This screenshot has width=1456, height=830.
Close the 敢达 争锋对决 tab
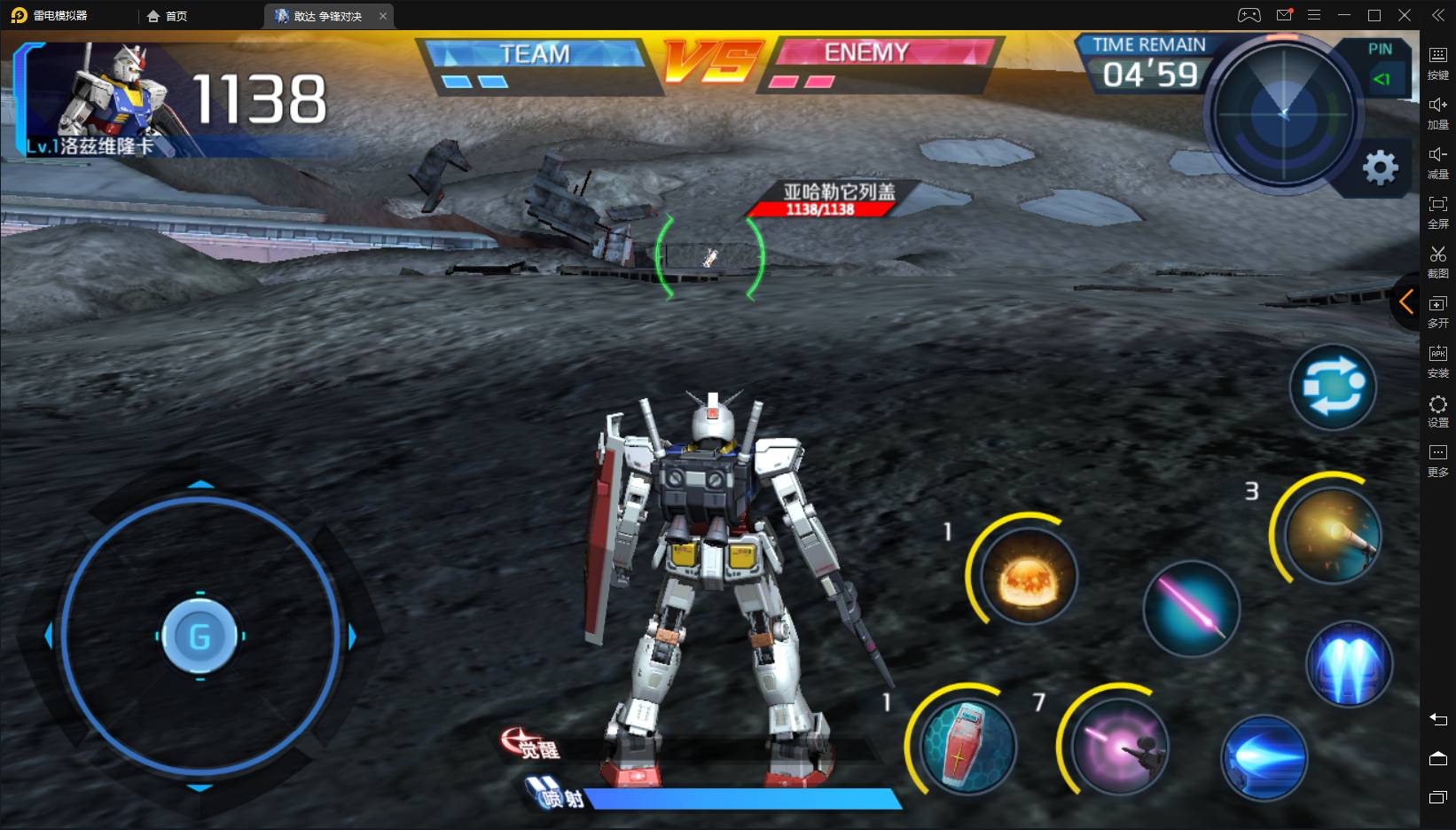(383, 16)
